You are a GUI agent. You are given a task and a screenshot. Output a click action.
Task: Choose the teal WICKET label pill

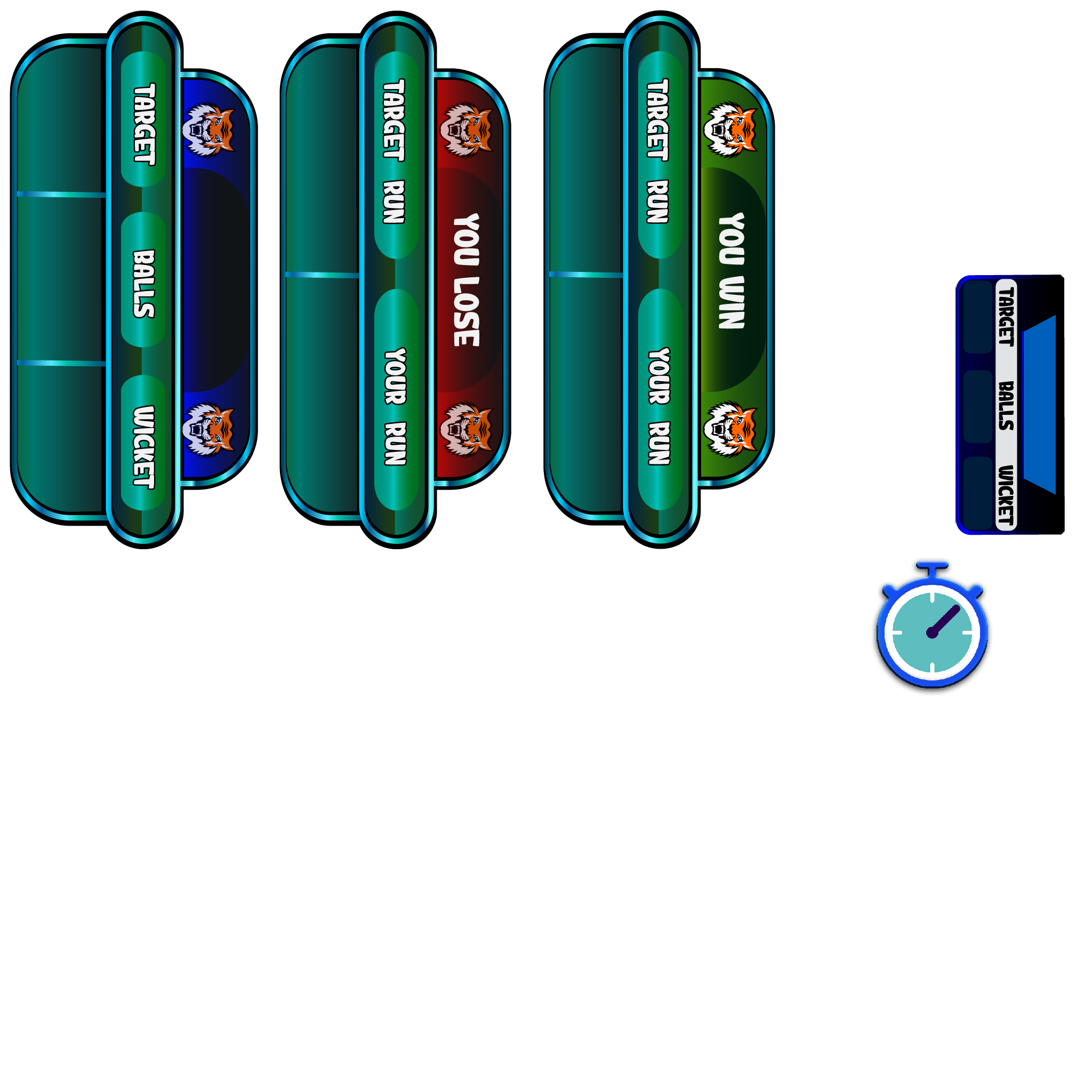click(143, 446)
